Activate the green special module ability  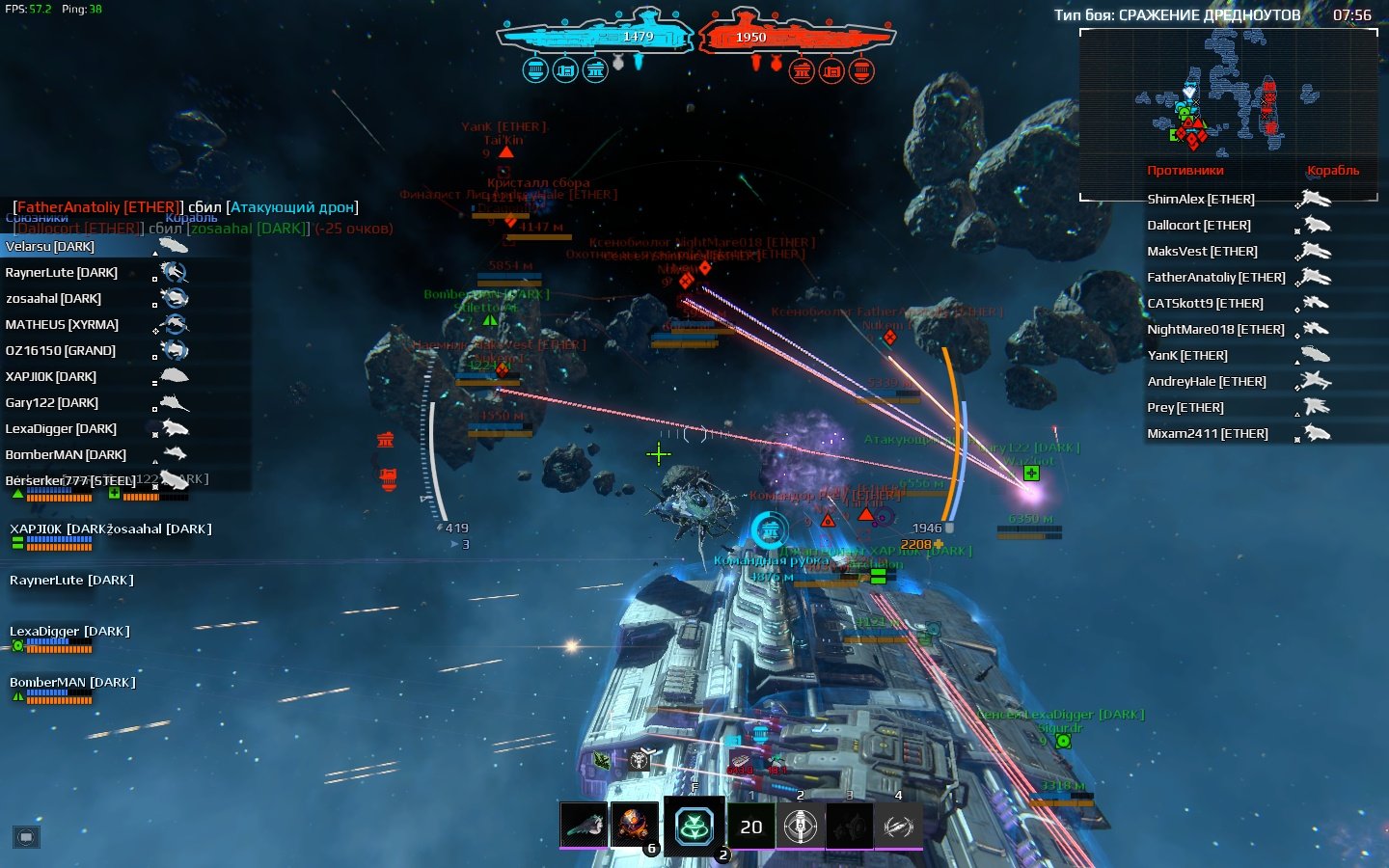[x=694, y=827]
